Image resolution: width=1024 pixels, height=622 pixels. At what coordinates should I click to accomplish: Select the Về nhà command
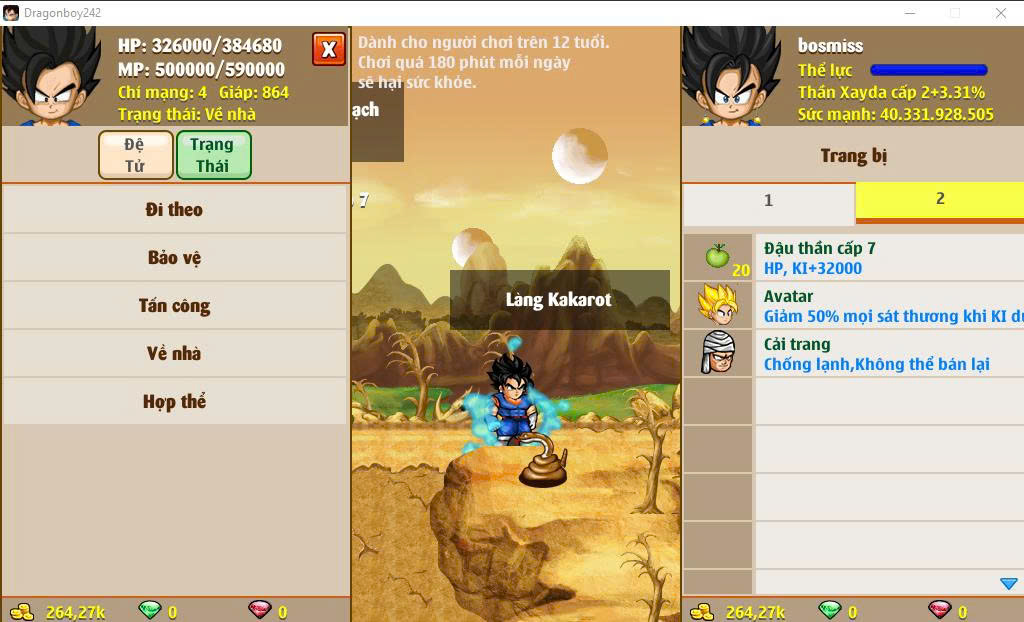[x=174, y=354]
